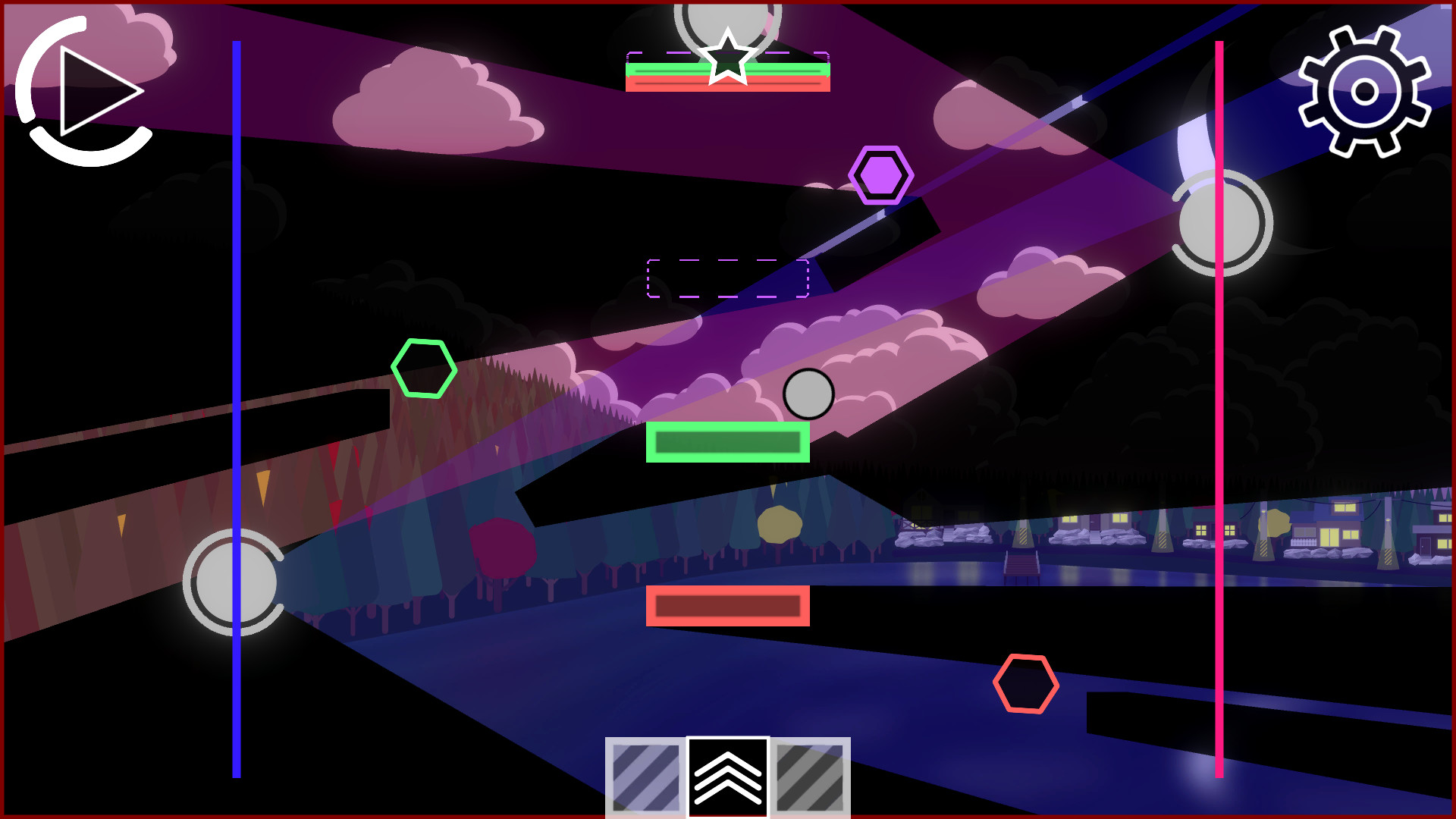Select the green platform in mid-screen
Image resolution: width=1456 pixels, height=819 pixels.
726,441
